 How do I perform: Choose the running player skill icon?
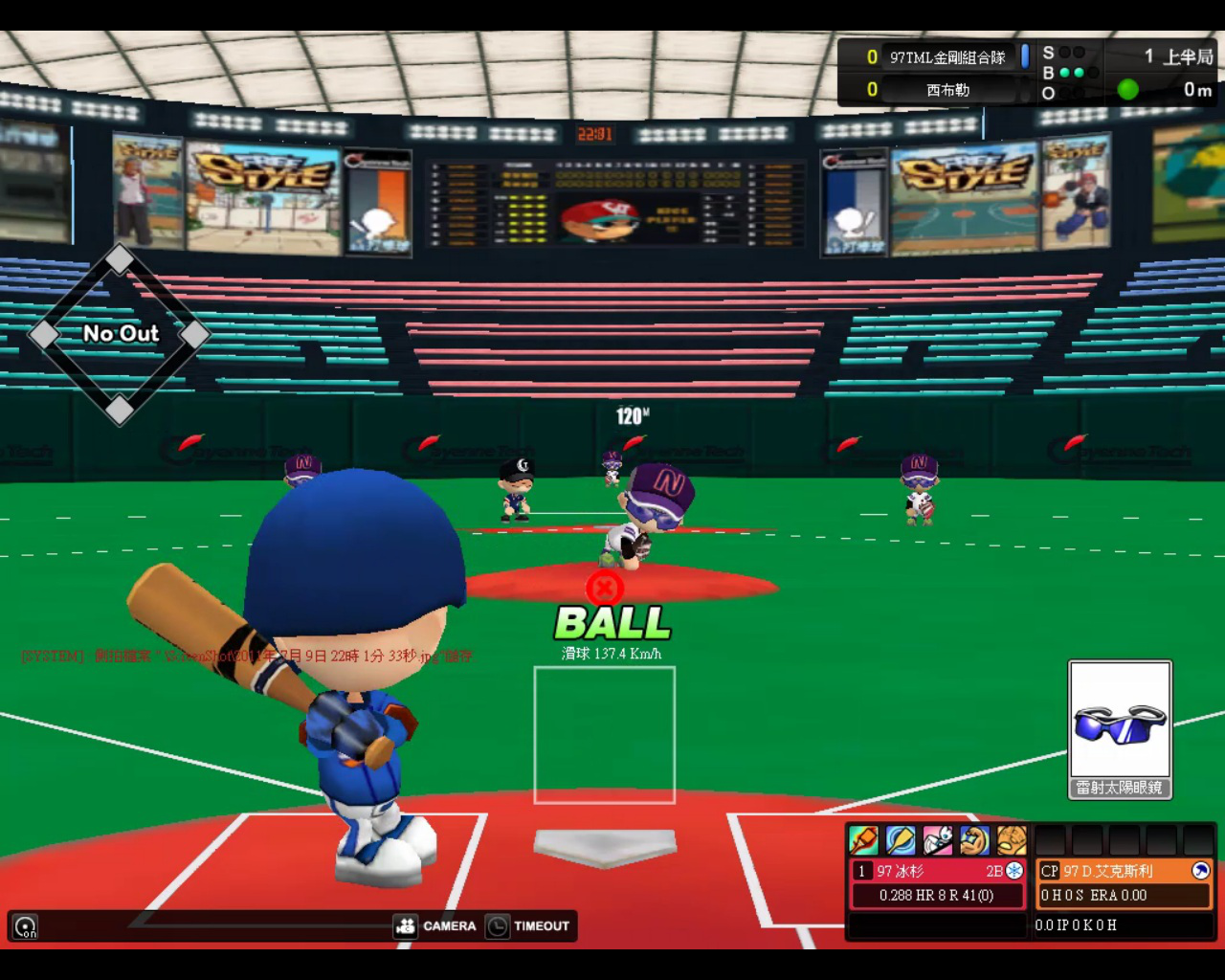(937, 839)
